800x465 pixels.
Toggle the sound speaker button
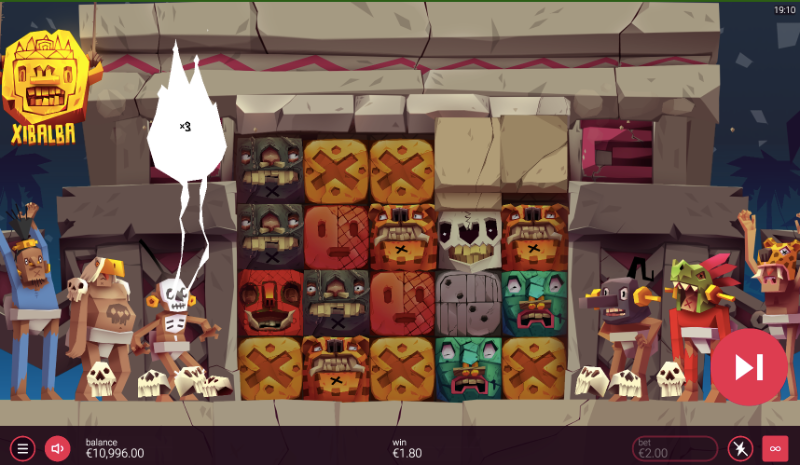pos(57,448)
